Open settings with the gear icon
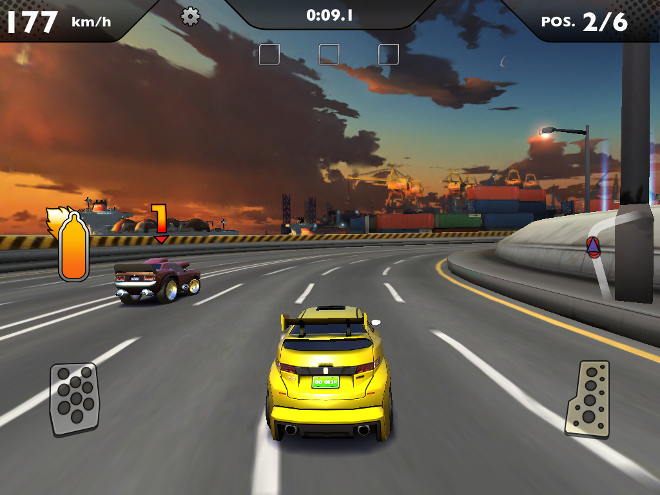This screenshot has height=495, width=660. (190, 16)
